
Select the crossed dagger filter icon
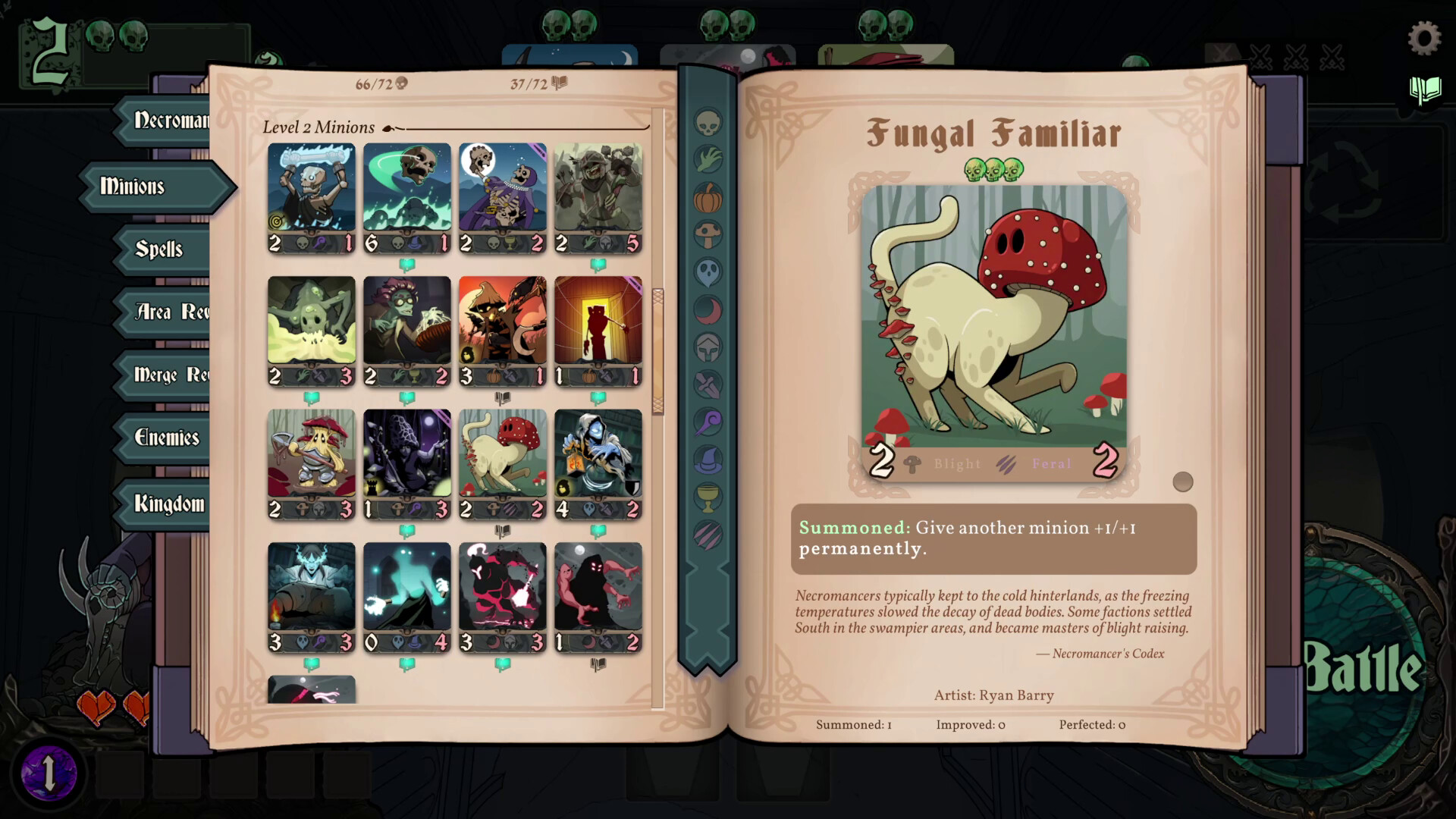pos(709,384)
